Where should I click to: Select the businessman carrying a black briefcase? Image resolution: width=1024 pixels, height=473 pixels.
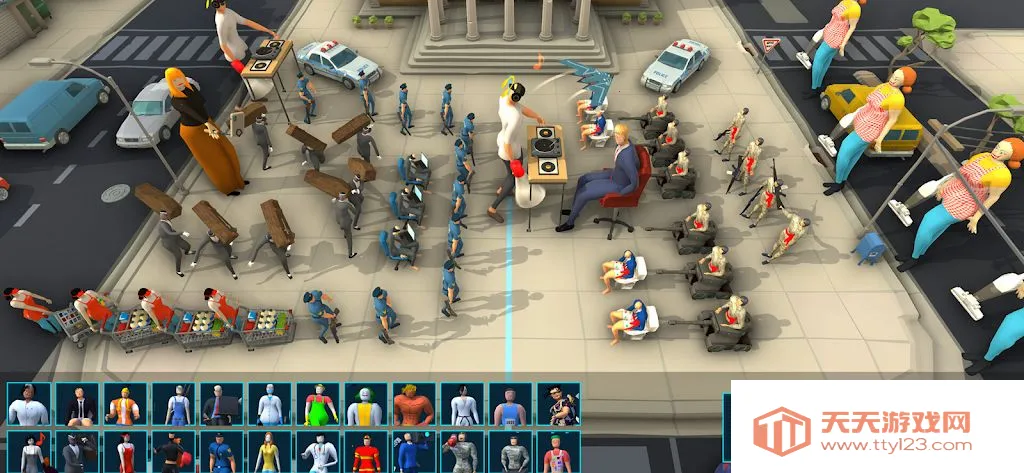[x=221, y=405]
